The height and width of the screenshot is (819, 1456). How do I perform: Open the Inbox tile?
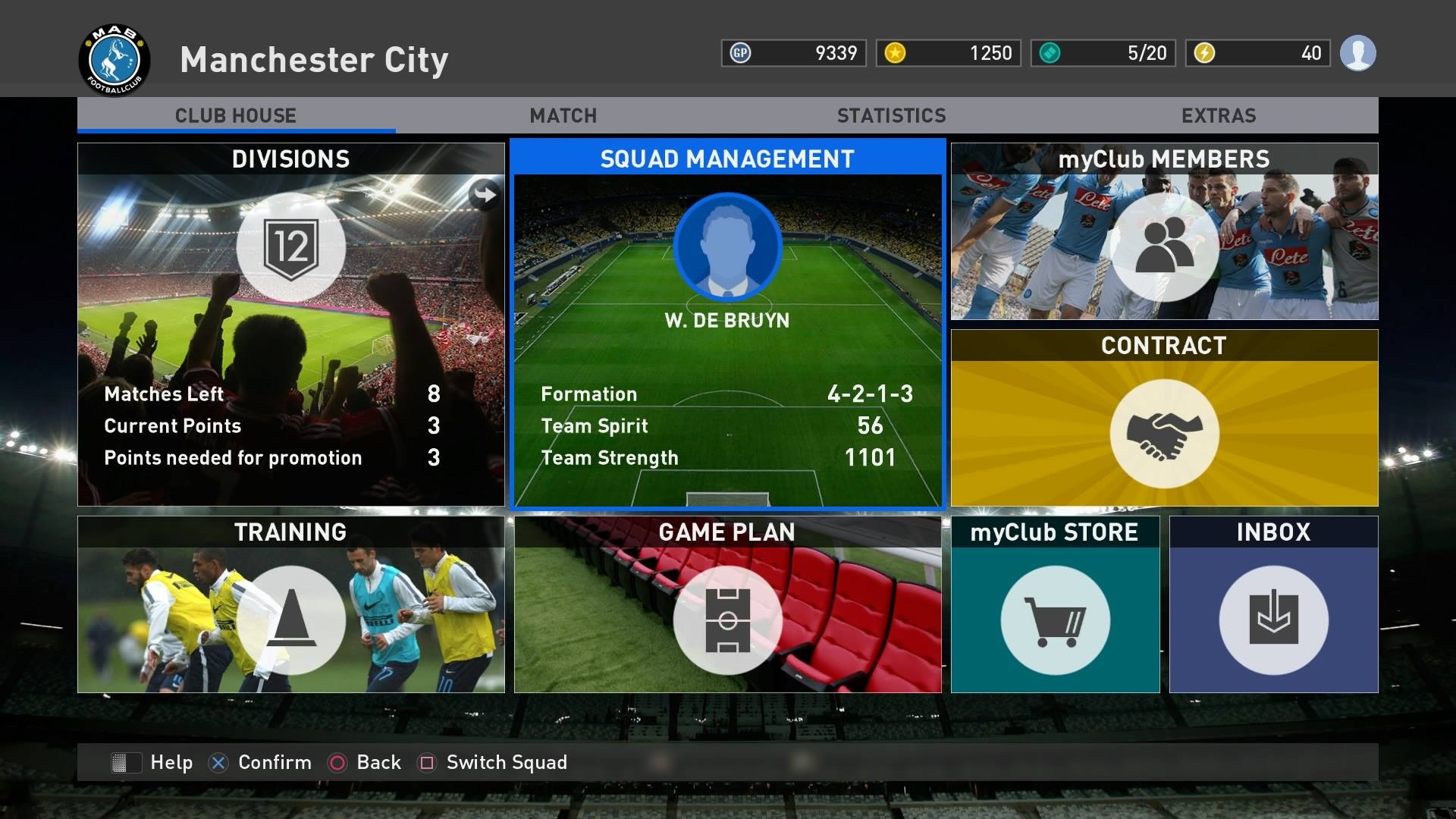click(x=1273, y=604)
